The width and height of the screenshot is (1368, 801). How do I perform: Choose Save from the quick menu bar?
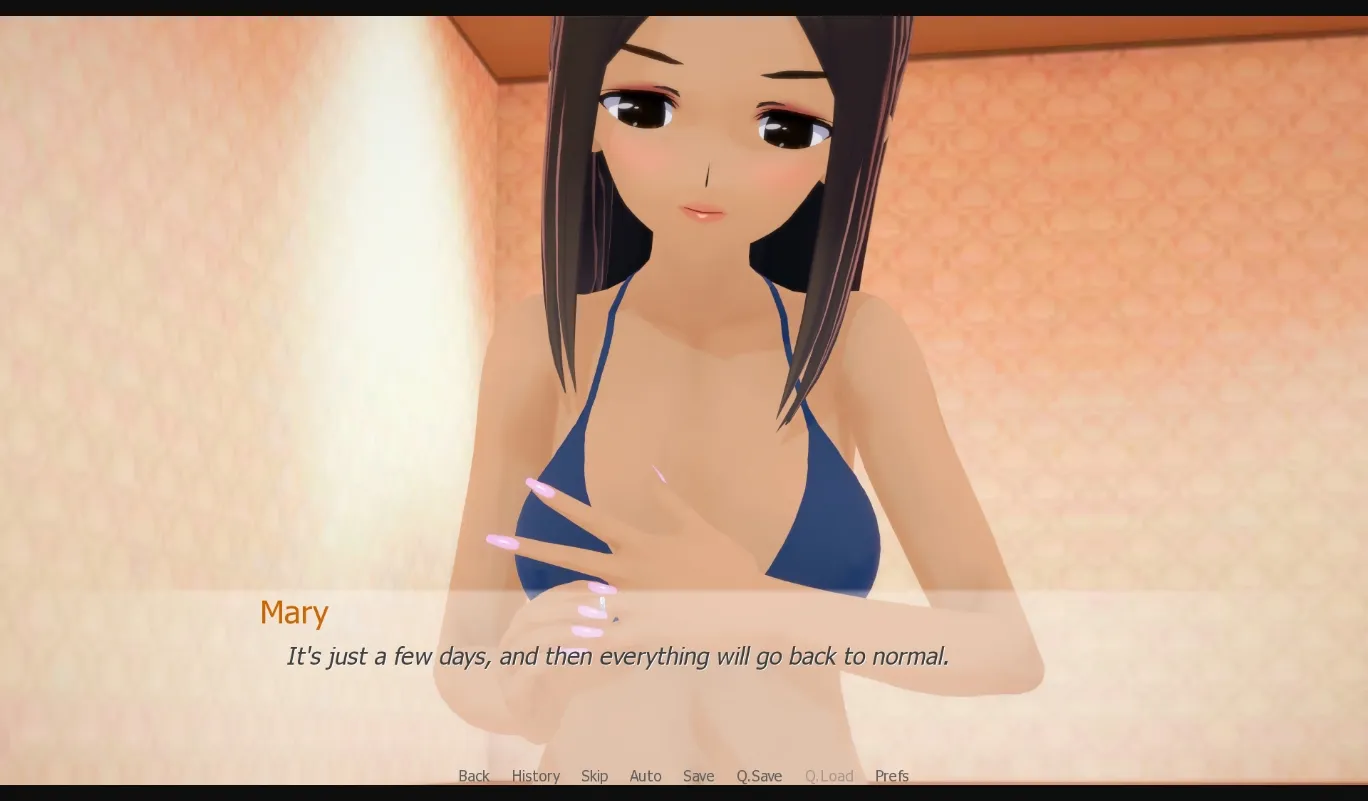tap(698, 776)
